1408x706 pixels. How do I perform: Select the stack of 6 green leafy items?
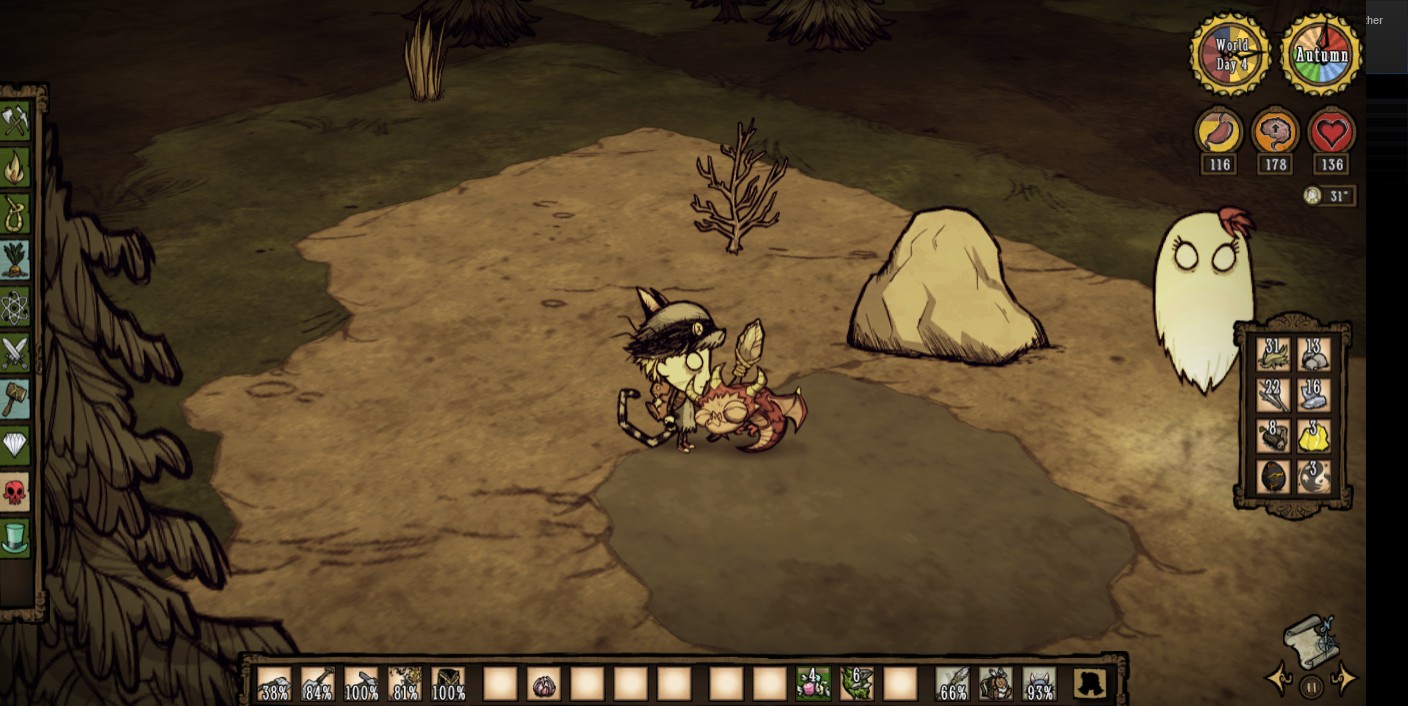click(x=857, y=684)
